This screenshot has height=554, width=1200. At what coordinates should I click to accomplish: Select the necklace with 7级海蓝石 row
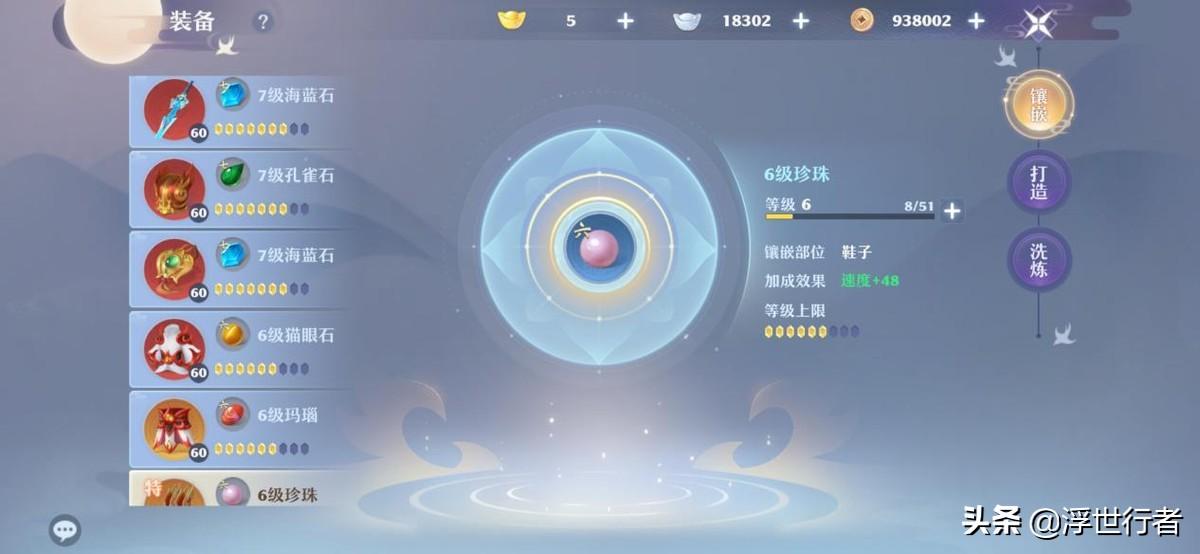tap(240, 270)
